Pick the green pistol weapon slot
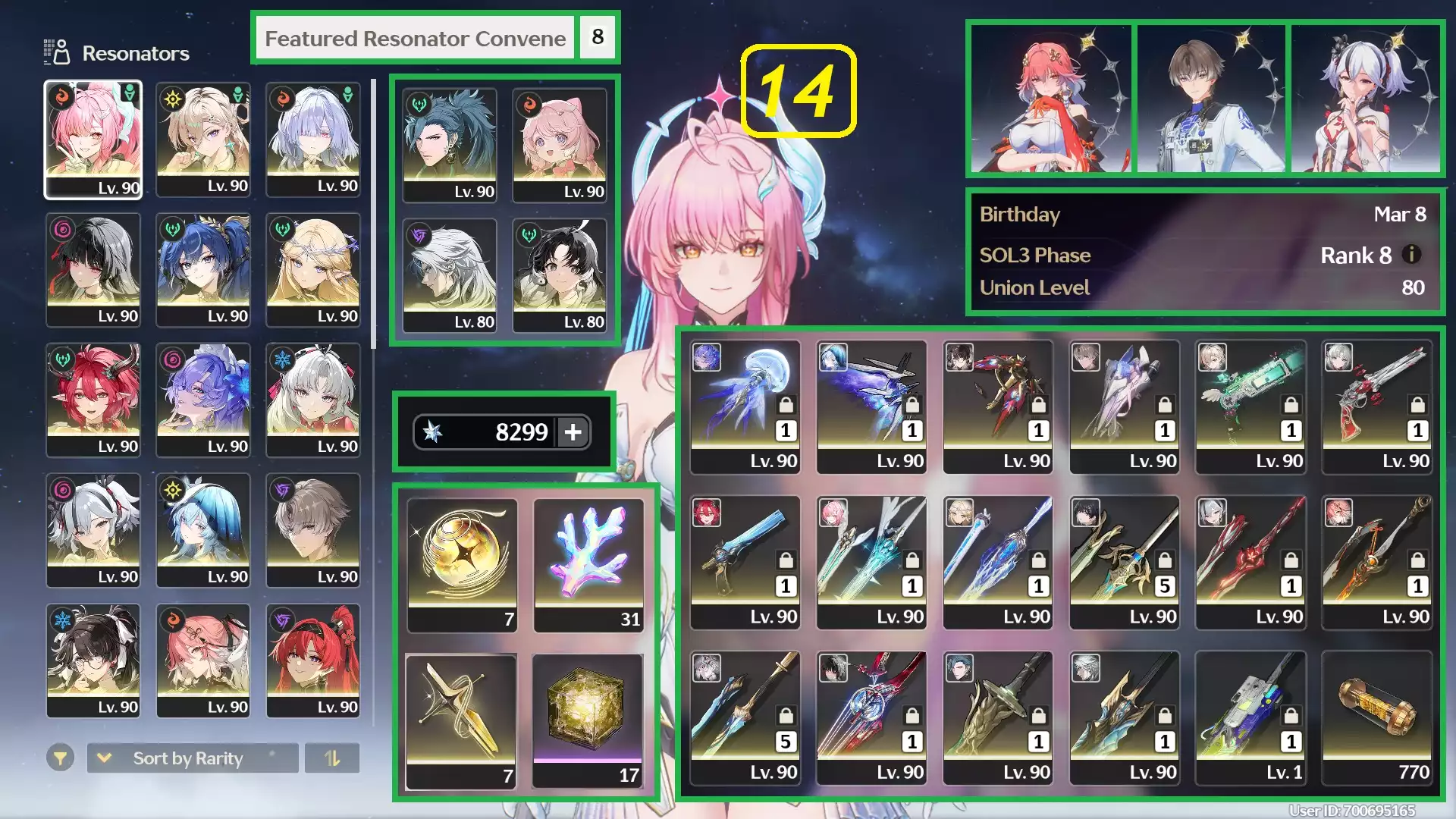Image resolution: width=1456 pixels, height=819 pixels. 1250,406
